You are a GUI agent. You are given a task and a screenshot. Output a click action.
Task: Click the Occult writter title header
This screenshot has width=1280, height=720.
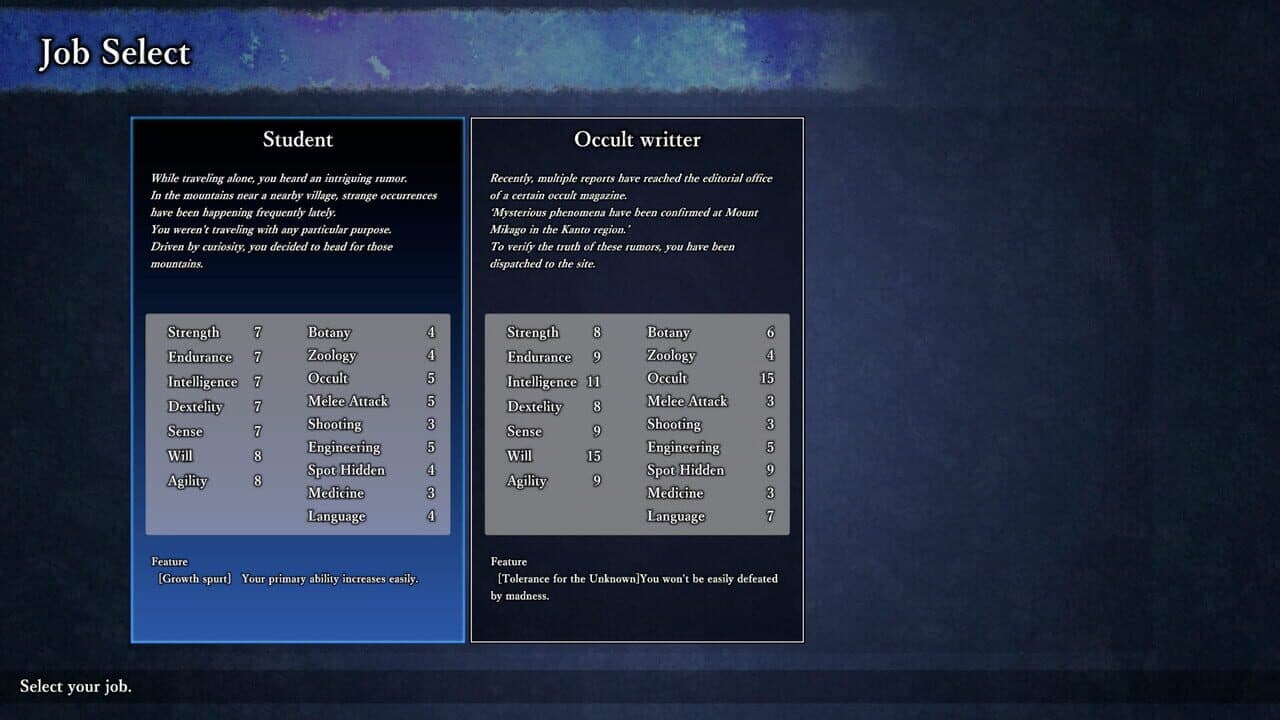[x=637, y=140]
